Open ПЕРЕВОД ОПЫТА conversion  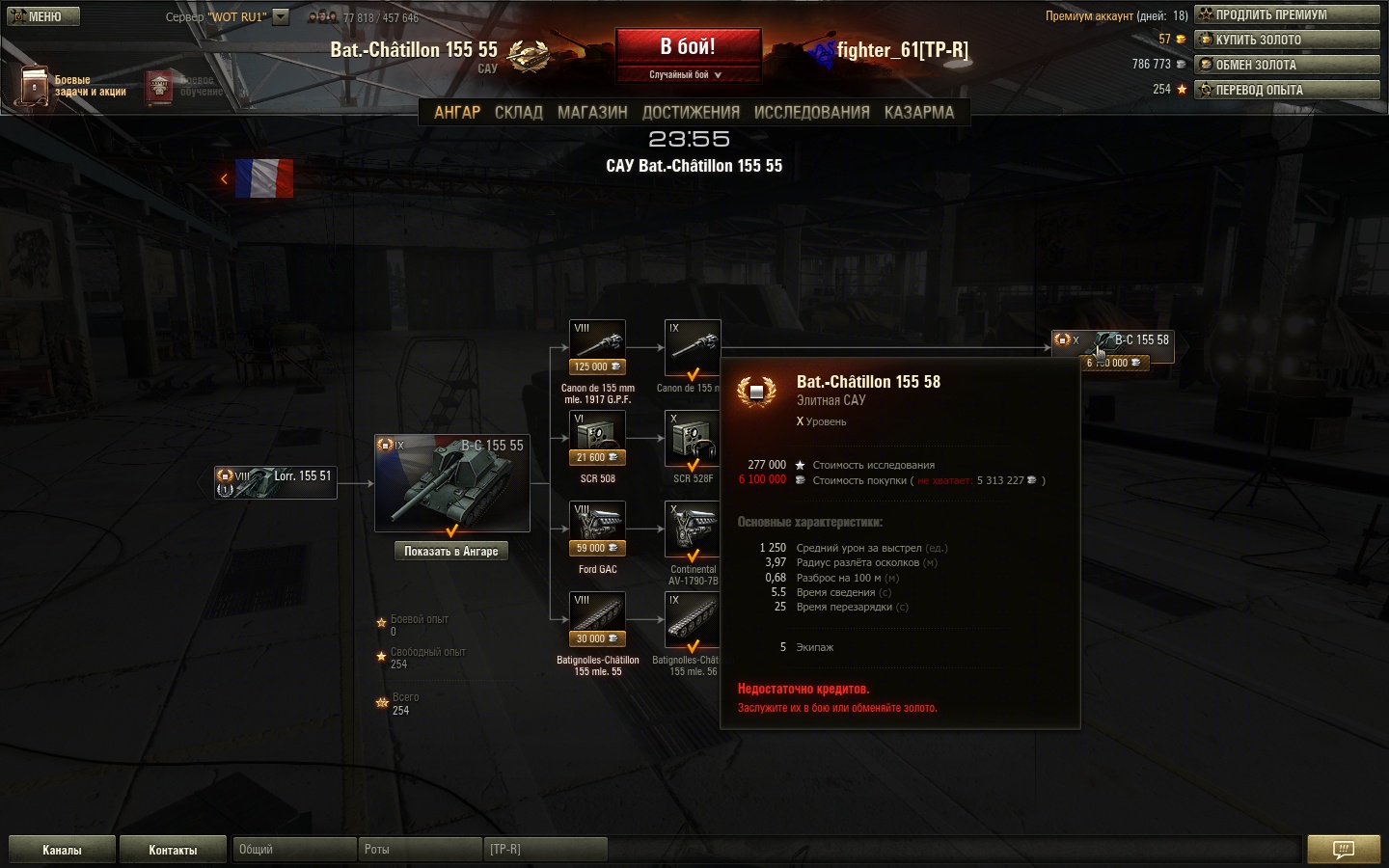point(1288,90)
